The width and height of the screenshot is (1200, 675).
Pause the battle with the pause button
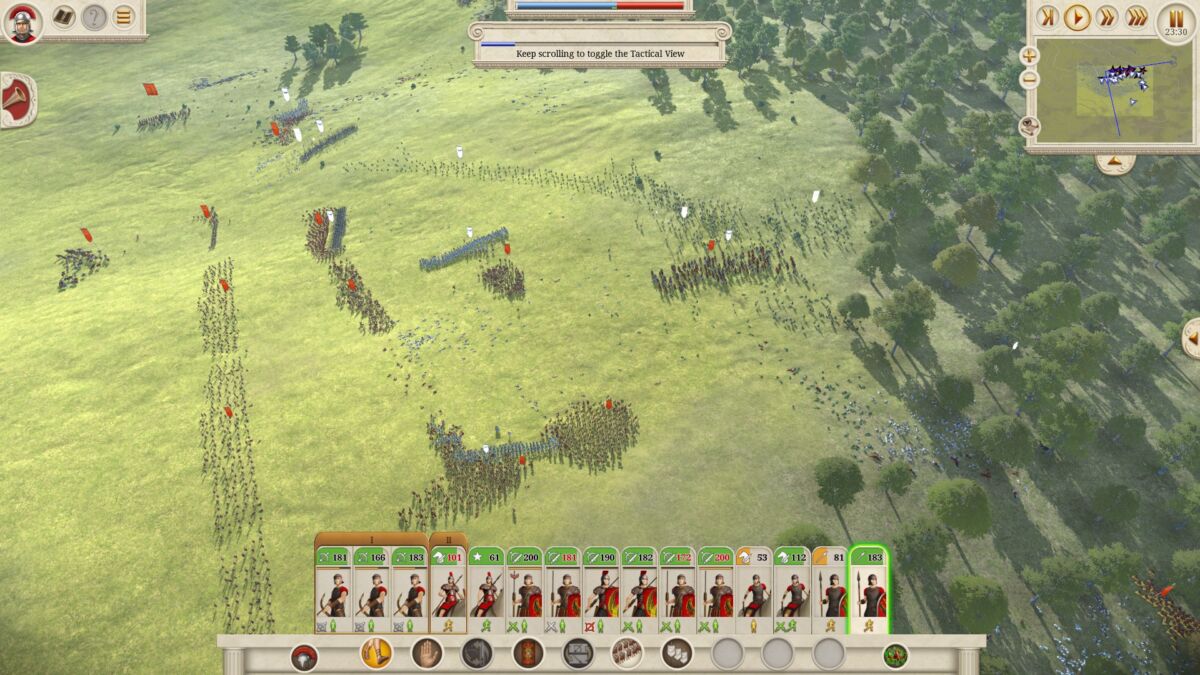[x=1175, y=19]
